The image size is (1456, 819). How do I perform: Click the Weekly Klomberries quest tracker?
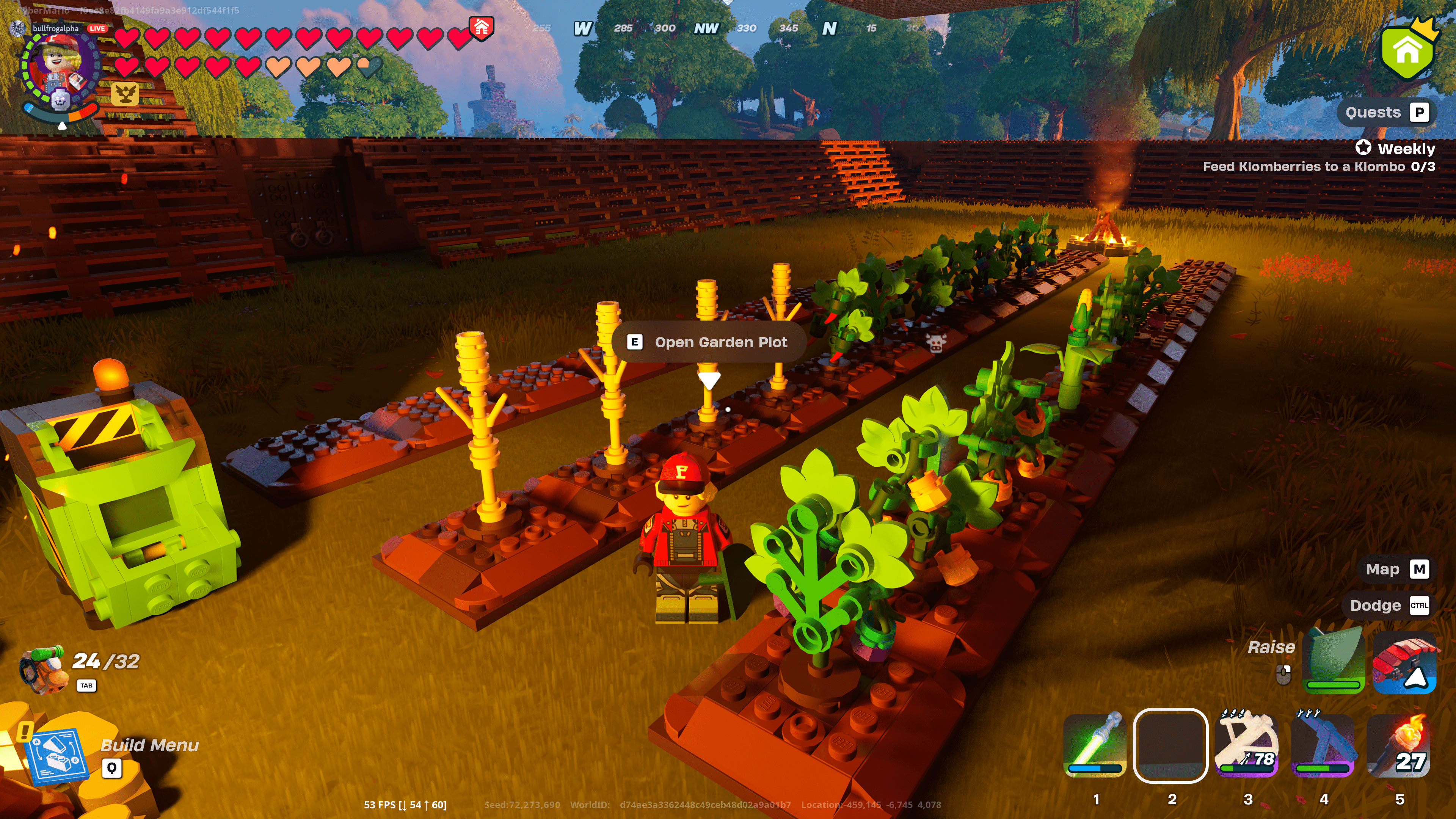point(1319,158)
